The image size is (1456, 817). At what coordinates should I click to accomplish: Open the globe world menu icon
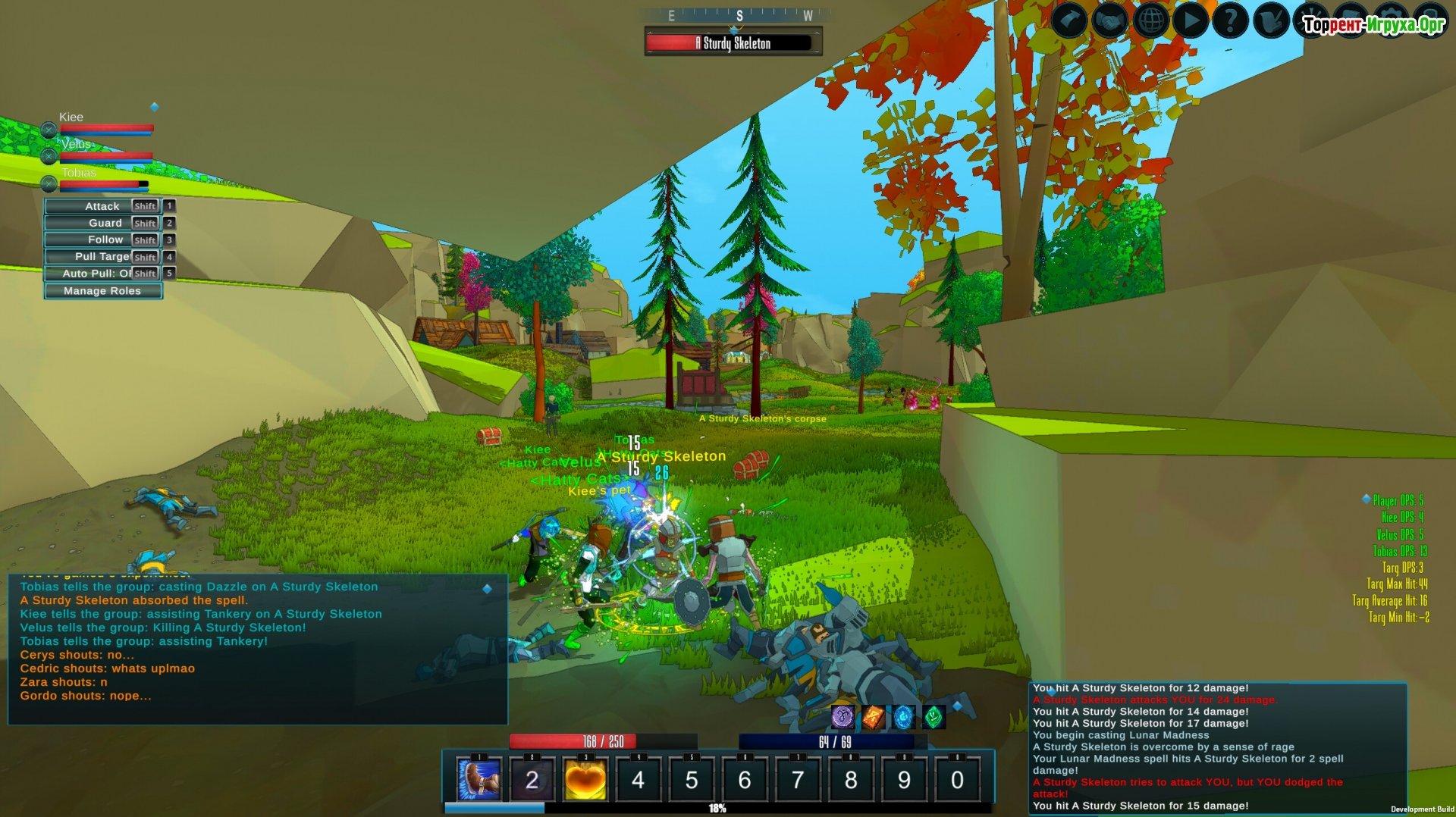click(1150, 20)
